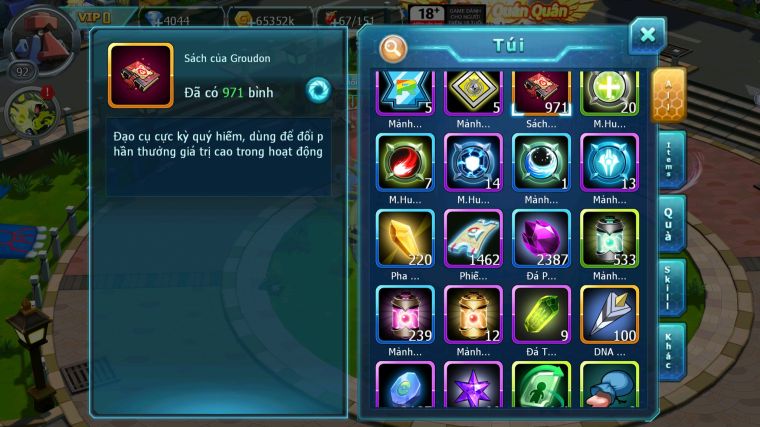Switch to the Skill tab
The height and width of the screenshot is (427, 760).
[669, 288]
